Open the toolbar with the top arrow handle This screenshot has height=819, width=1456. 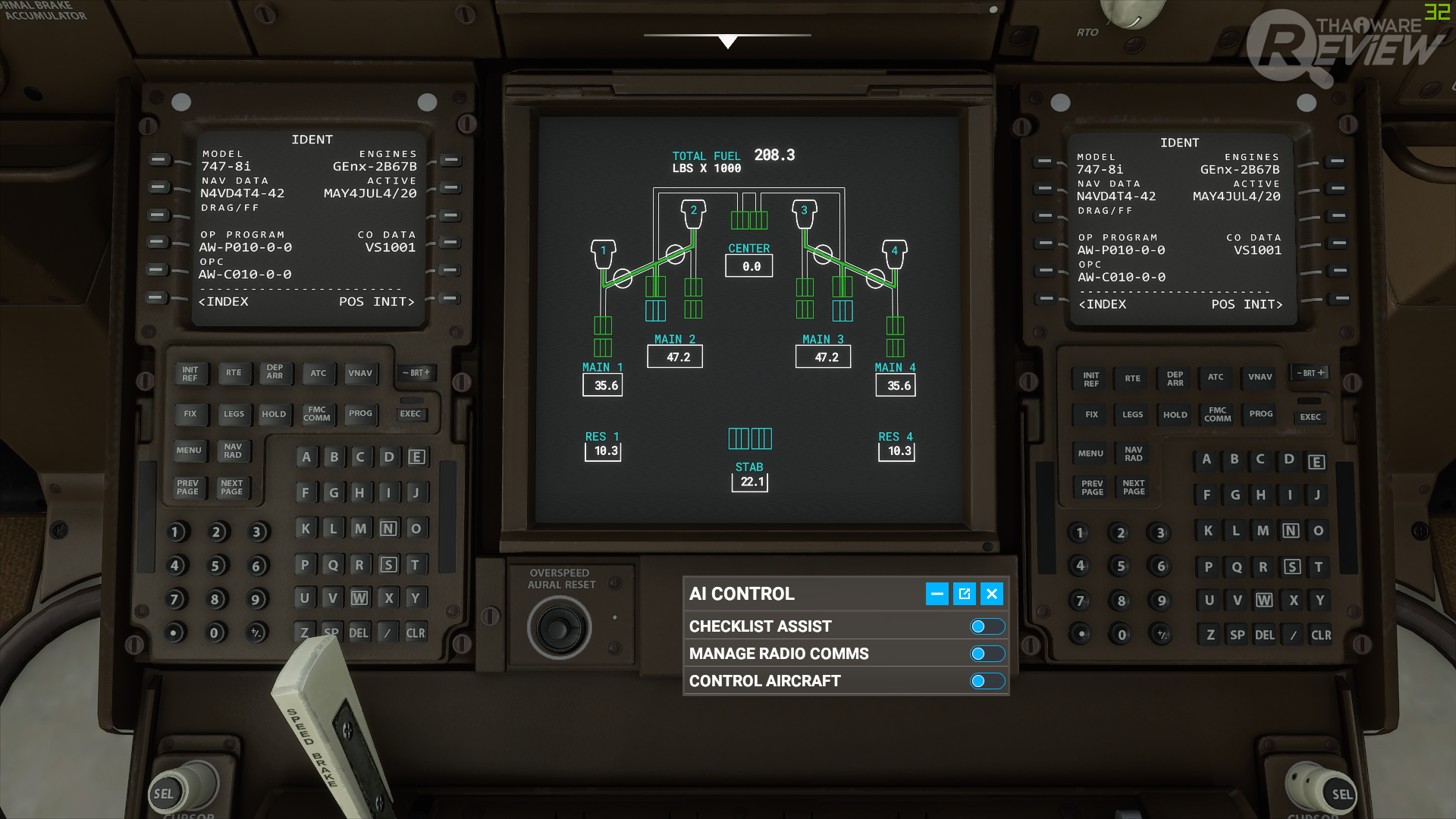(x=727, y=41)
